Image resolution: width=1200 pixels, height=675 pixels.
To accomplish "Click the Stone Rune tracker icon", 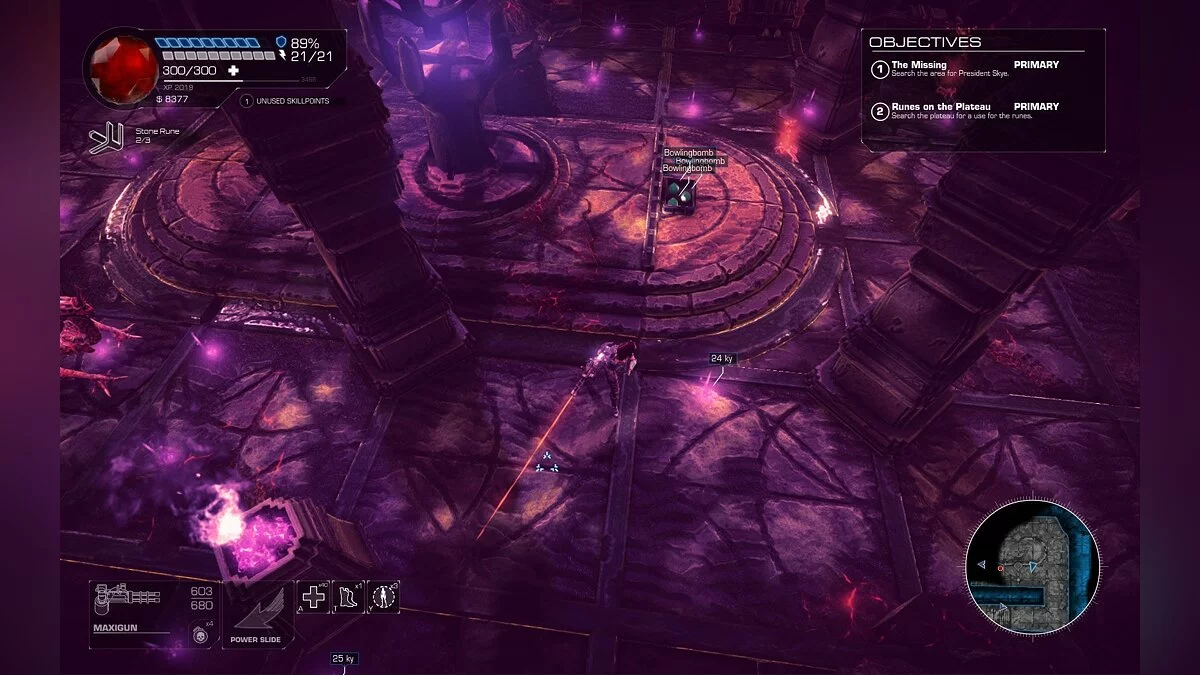I will (104, 138).
